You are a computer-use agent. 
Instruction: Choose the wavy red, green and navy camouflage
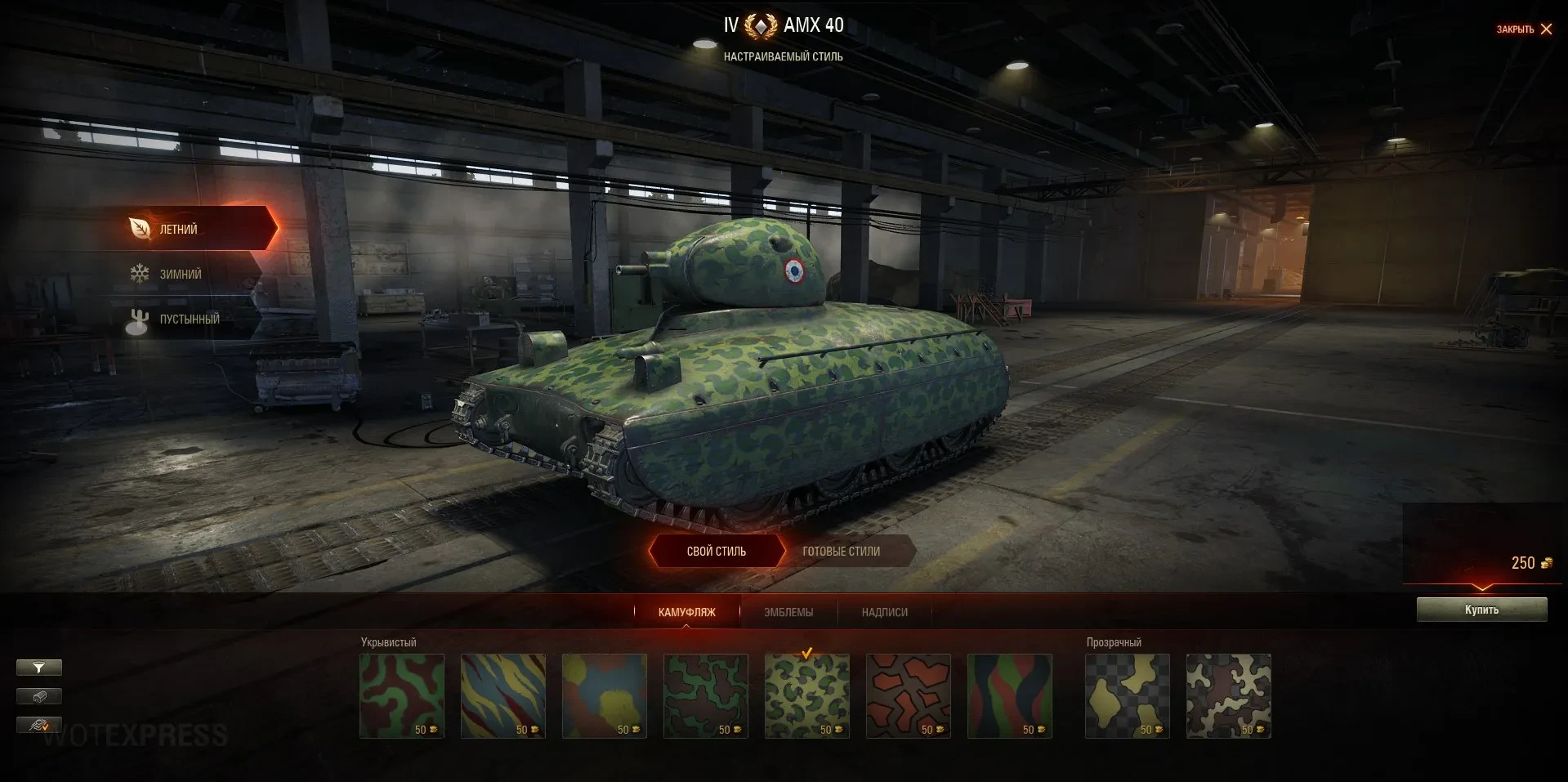[1010, 695]
